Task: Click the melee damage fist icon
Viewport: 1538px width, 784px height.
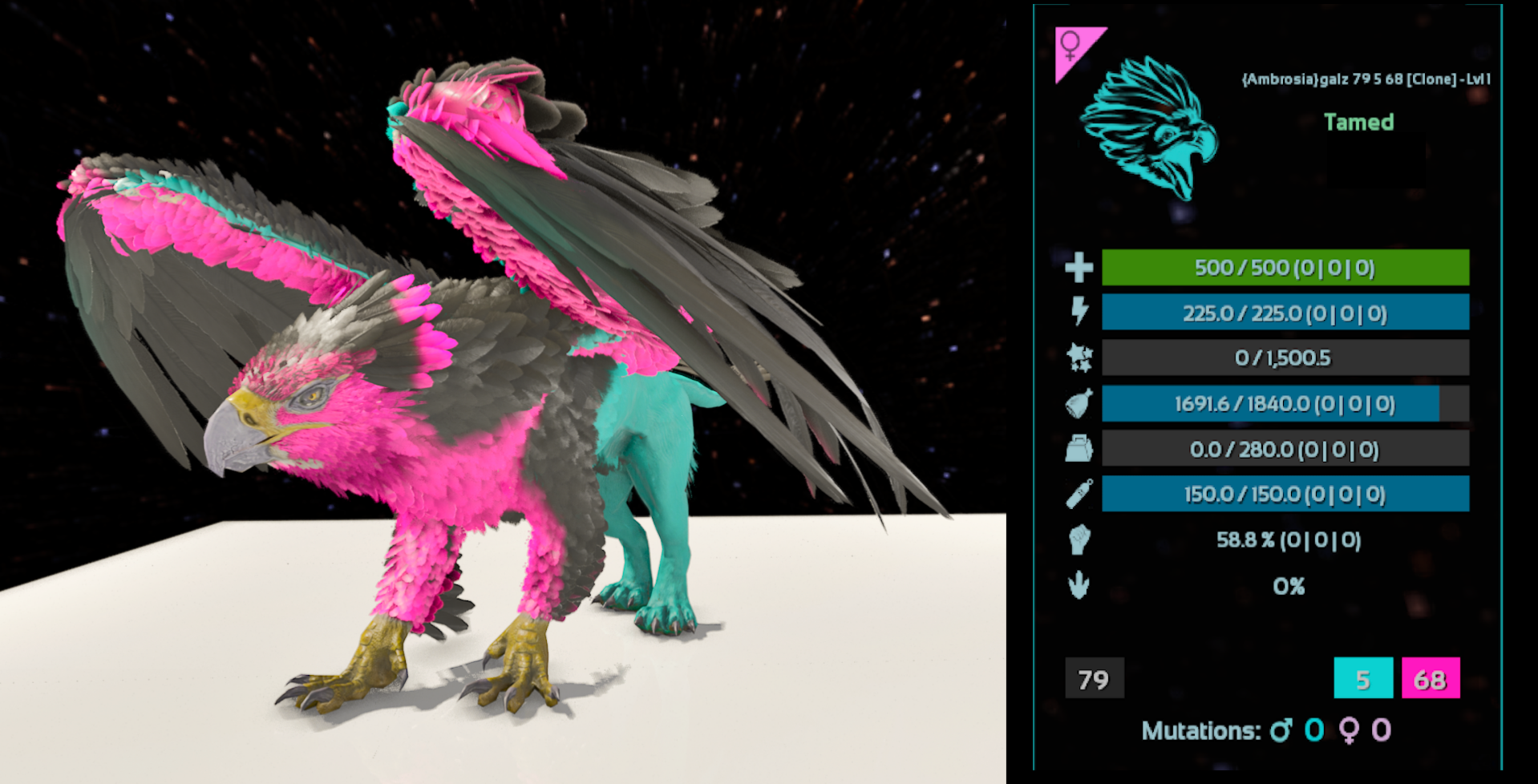Action: 1079,540
